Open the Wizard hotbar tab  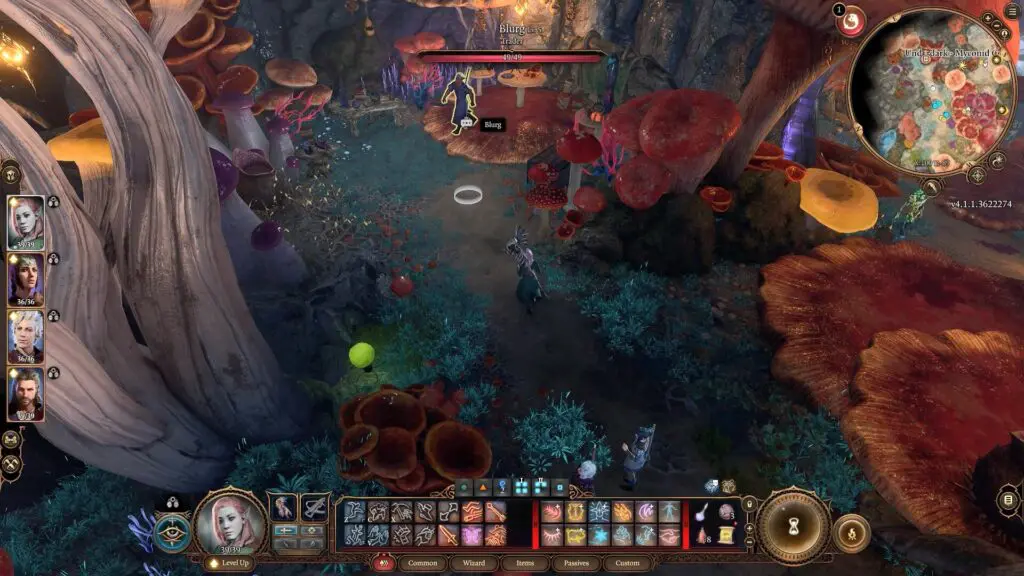point(474,563)
